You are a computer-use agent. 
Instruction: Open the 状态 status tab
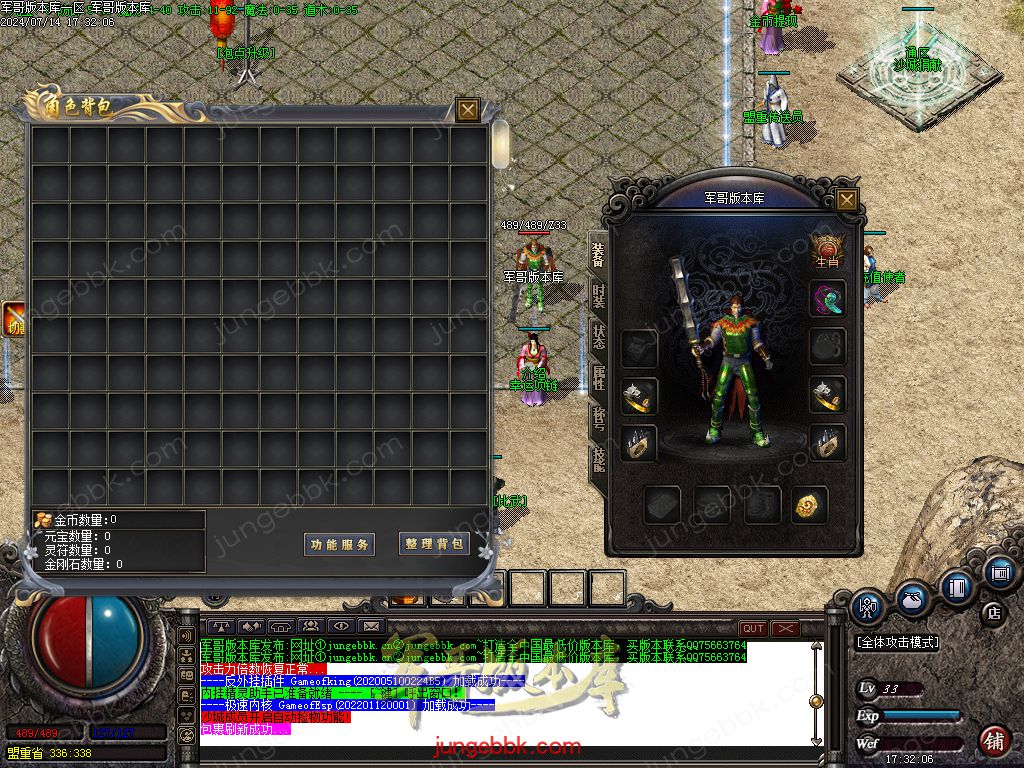[598, 336]
